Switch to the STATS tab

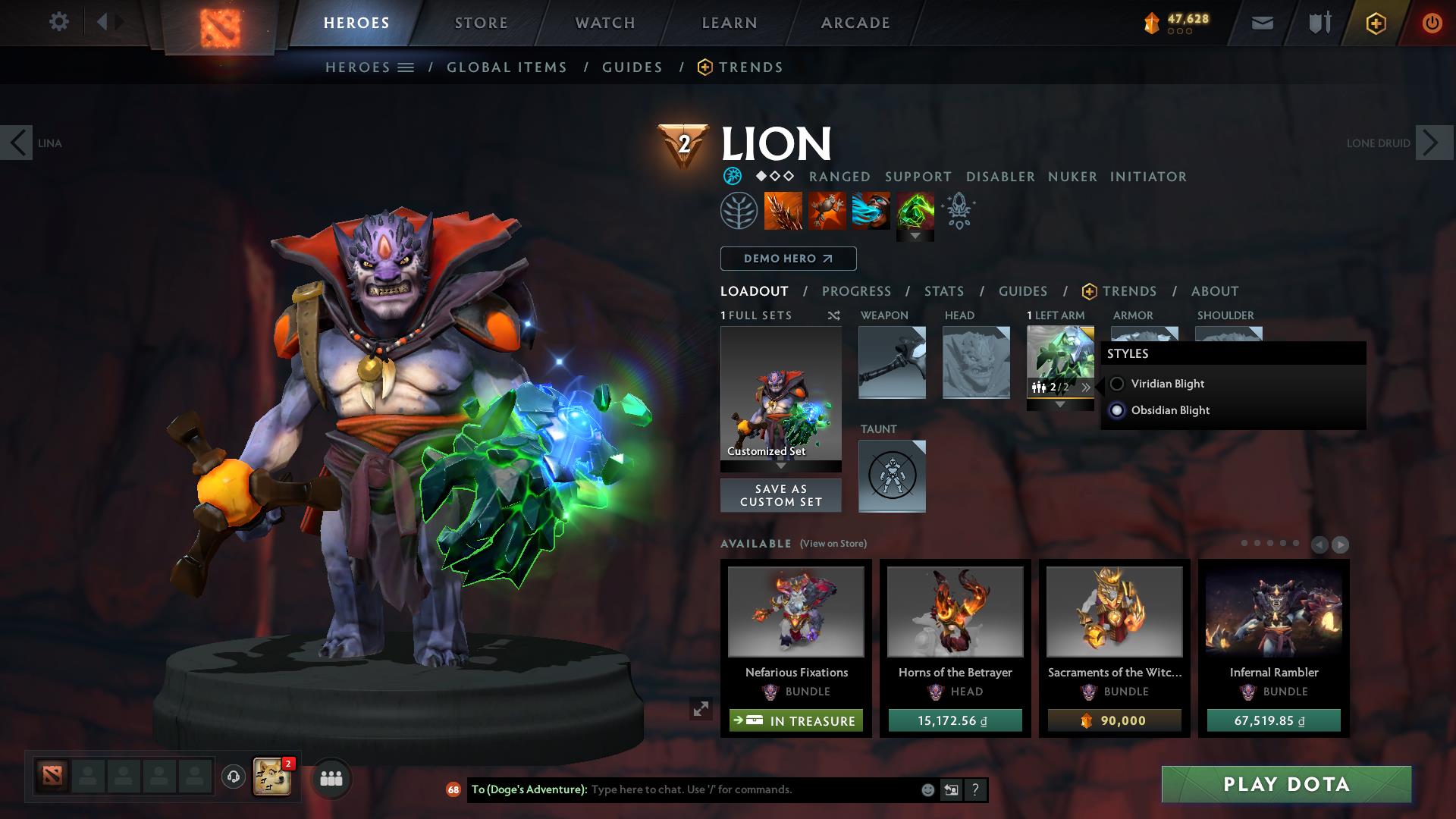(943, 290)
